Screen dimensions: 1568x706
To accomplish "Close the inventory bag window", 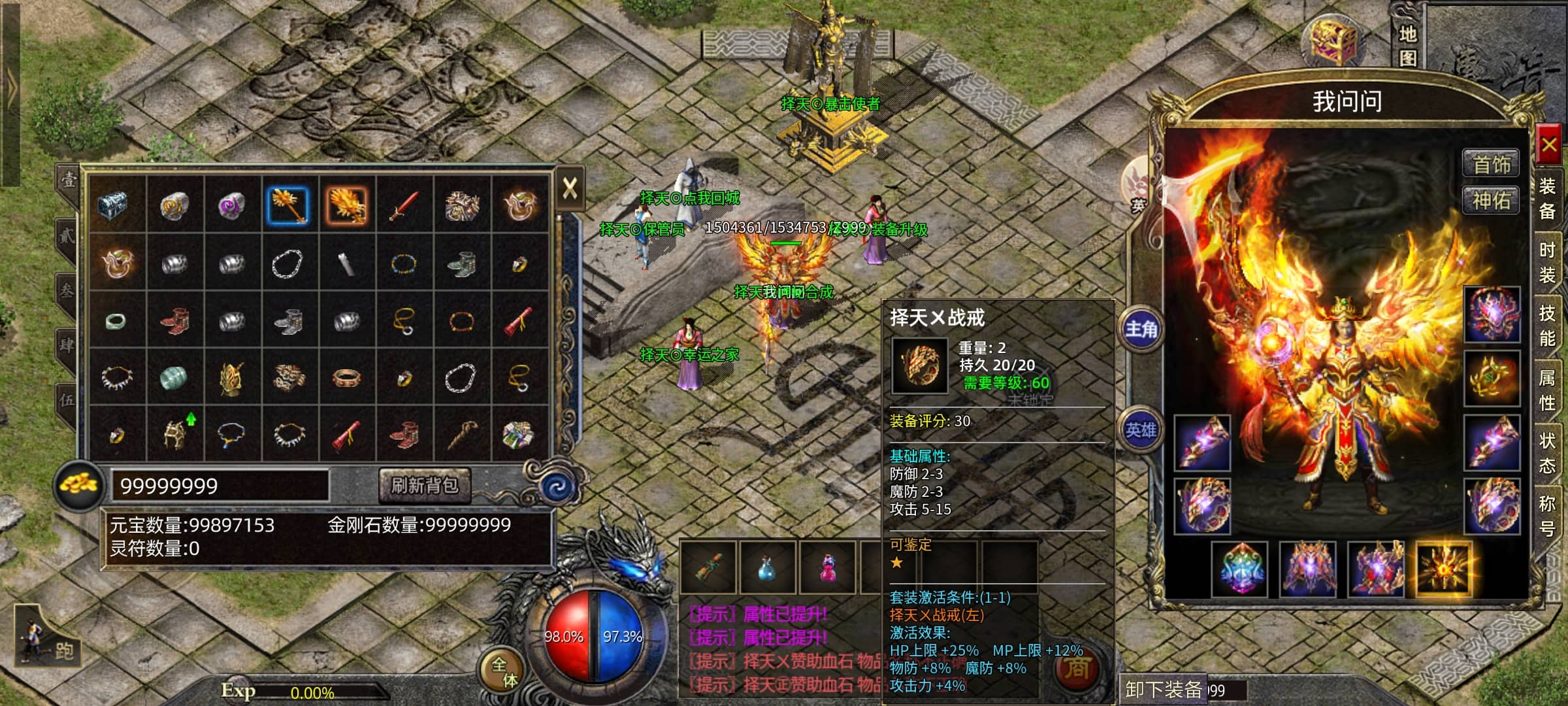I will click(x=570, y=189).
